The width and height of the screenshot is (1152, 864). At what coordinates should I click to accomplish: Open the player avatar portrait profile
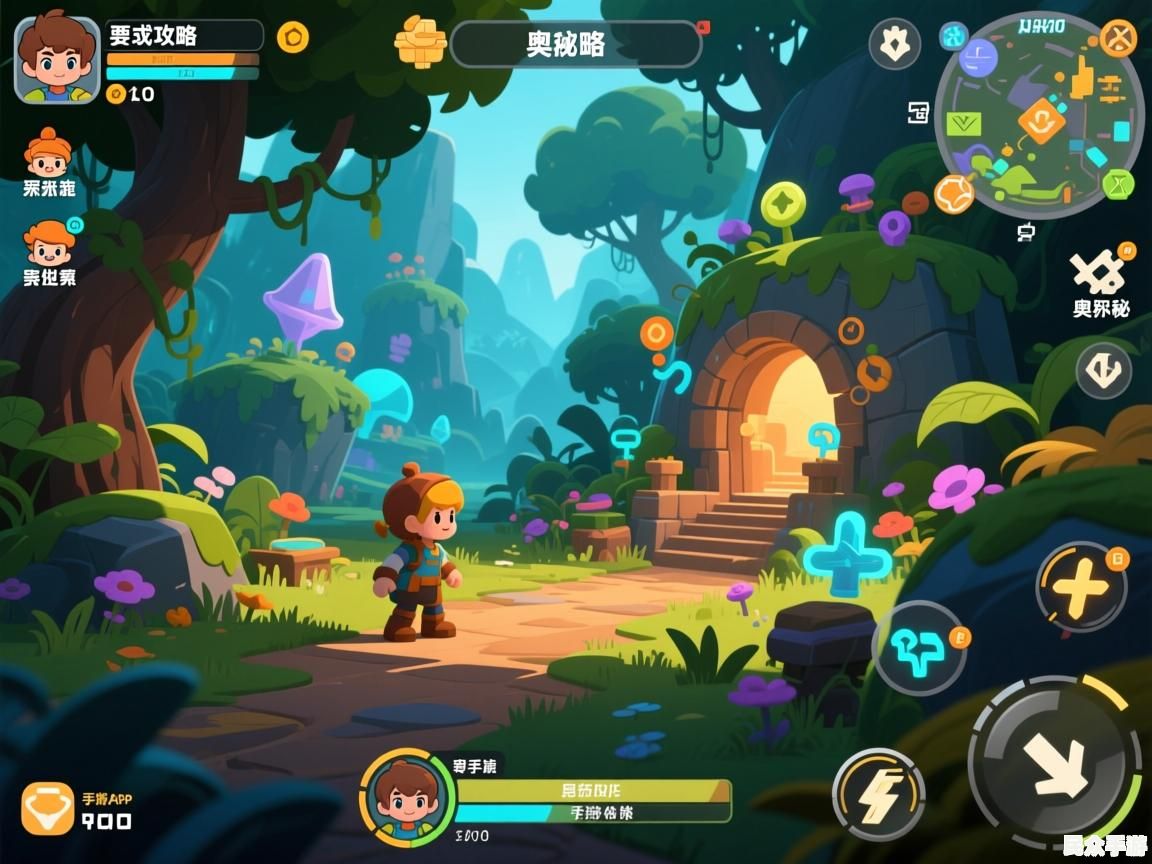tap(57, 60)
